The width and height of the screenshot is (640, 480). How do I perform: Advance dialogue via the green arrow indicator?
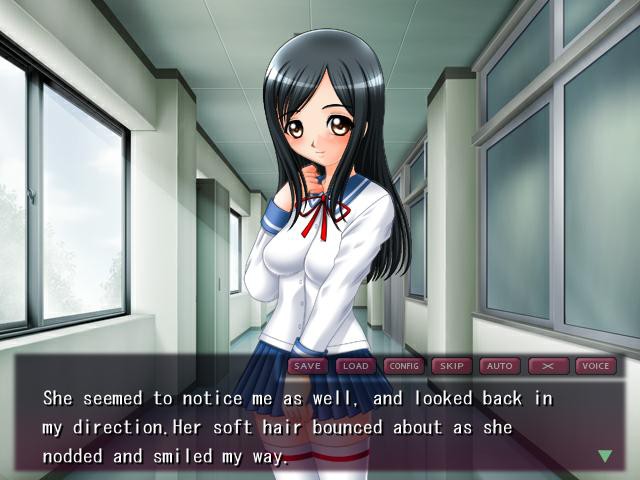coord(604,456)
